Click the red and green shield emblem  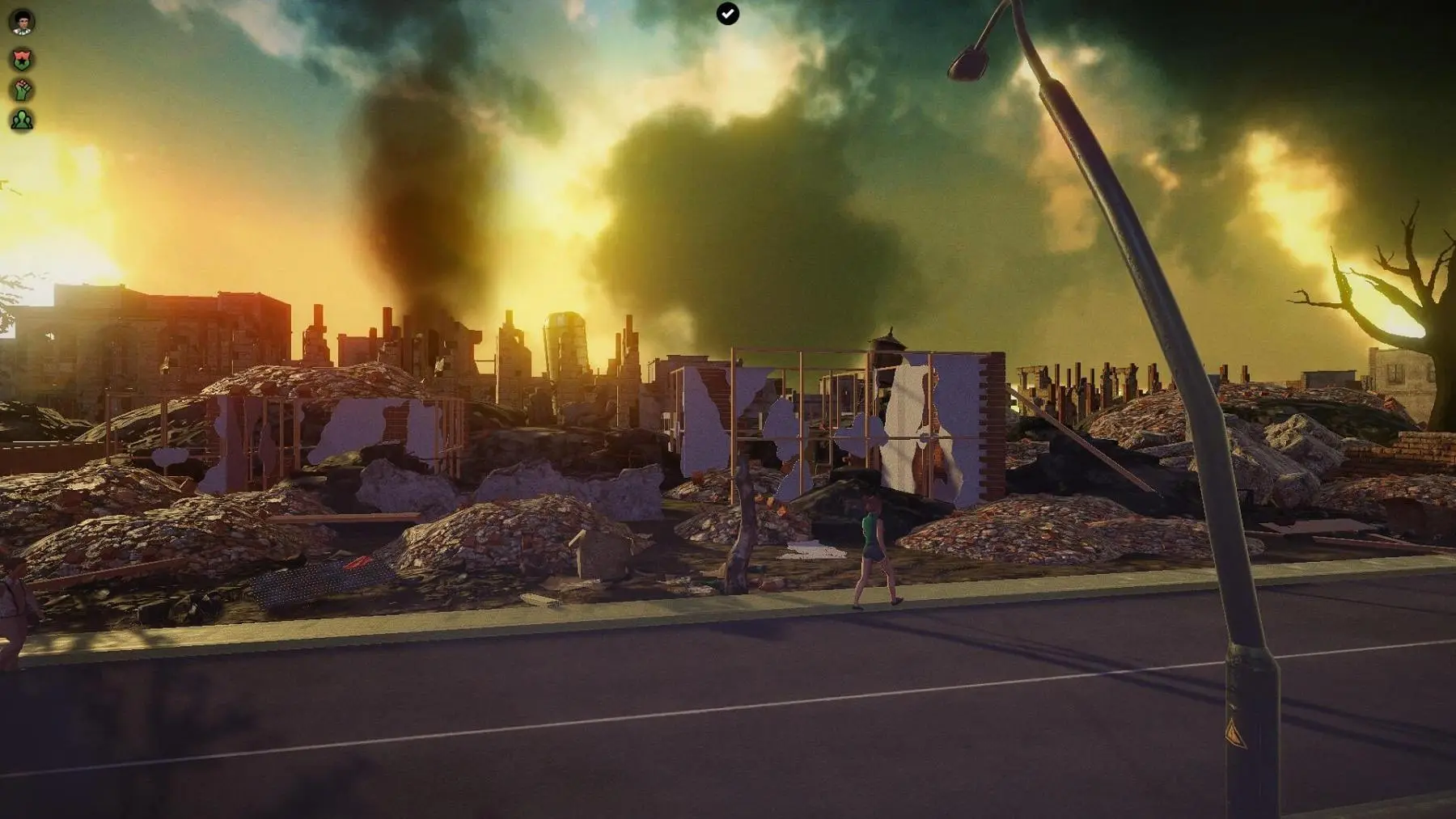[x=22, y=58]
